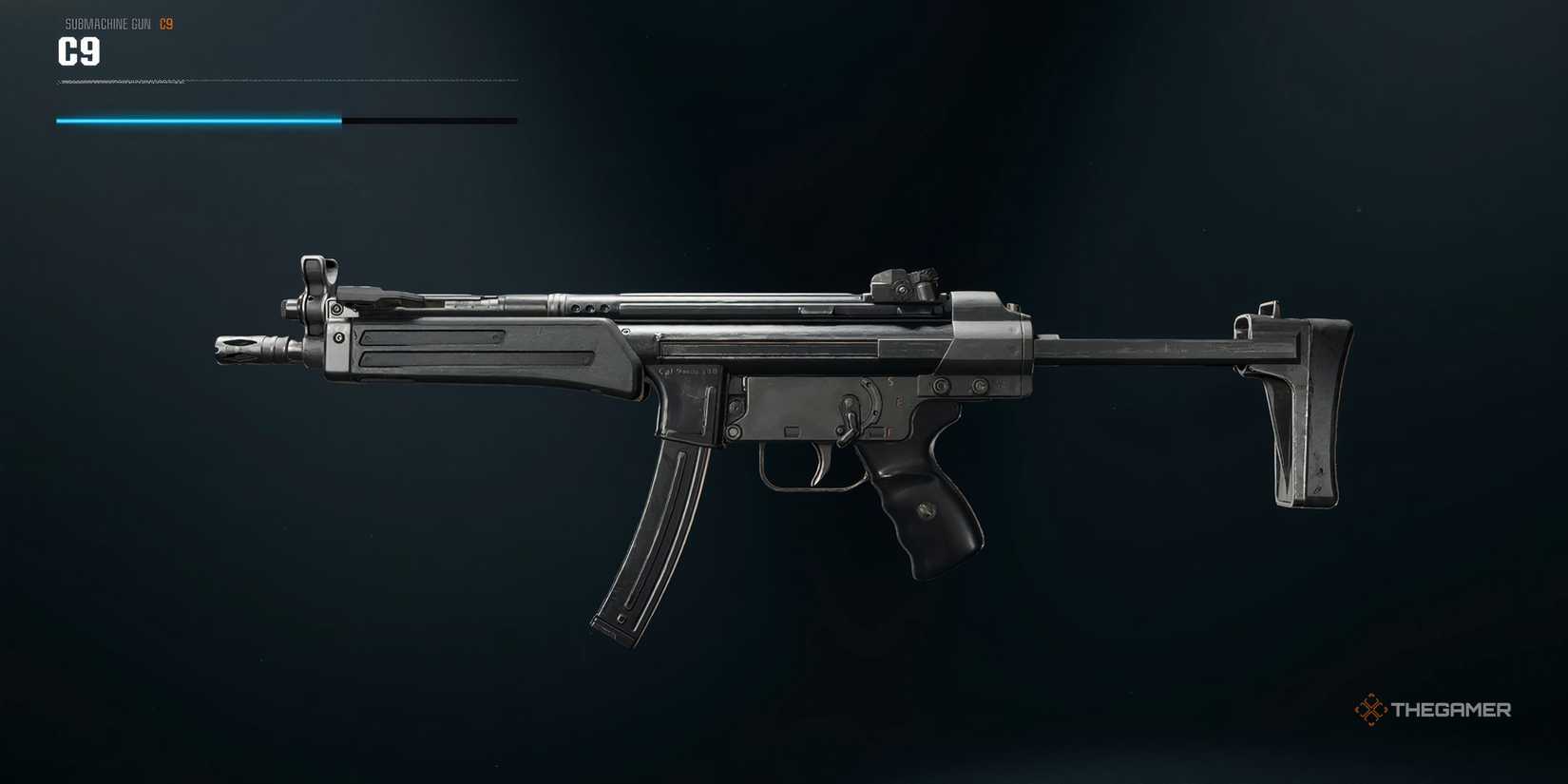Expand the decorative divider line under C9

pos(285,82)
